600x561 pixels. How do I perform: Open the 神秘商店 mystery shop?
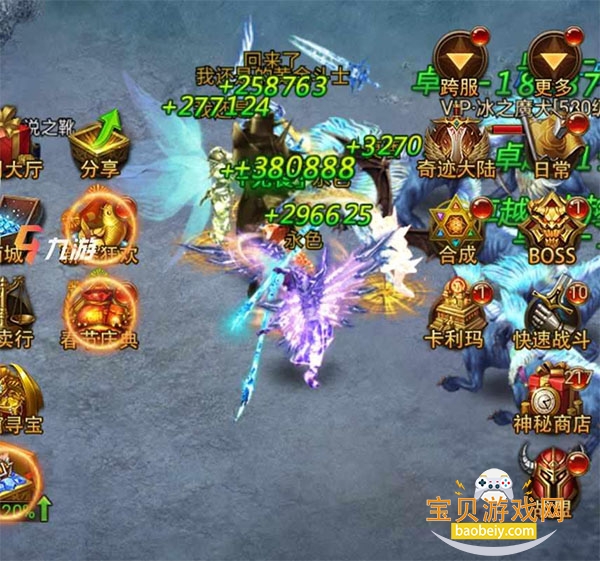tap(553, 395)
